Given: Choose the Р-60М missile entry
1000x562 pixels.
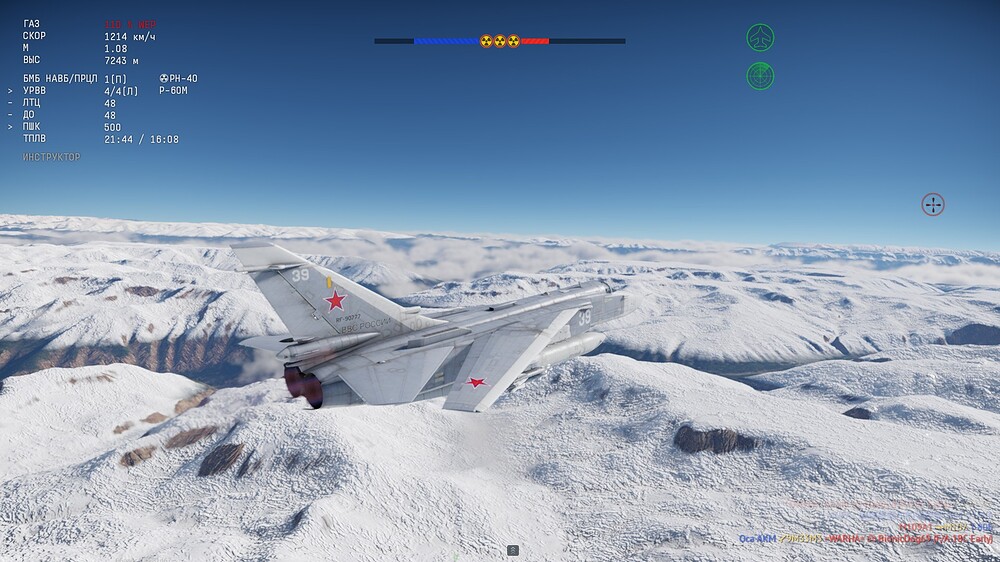Looking at the screenshot, I should tap(173, 91).
